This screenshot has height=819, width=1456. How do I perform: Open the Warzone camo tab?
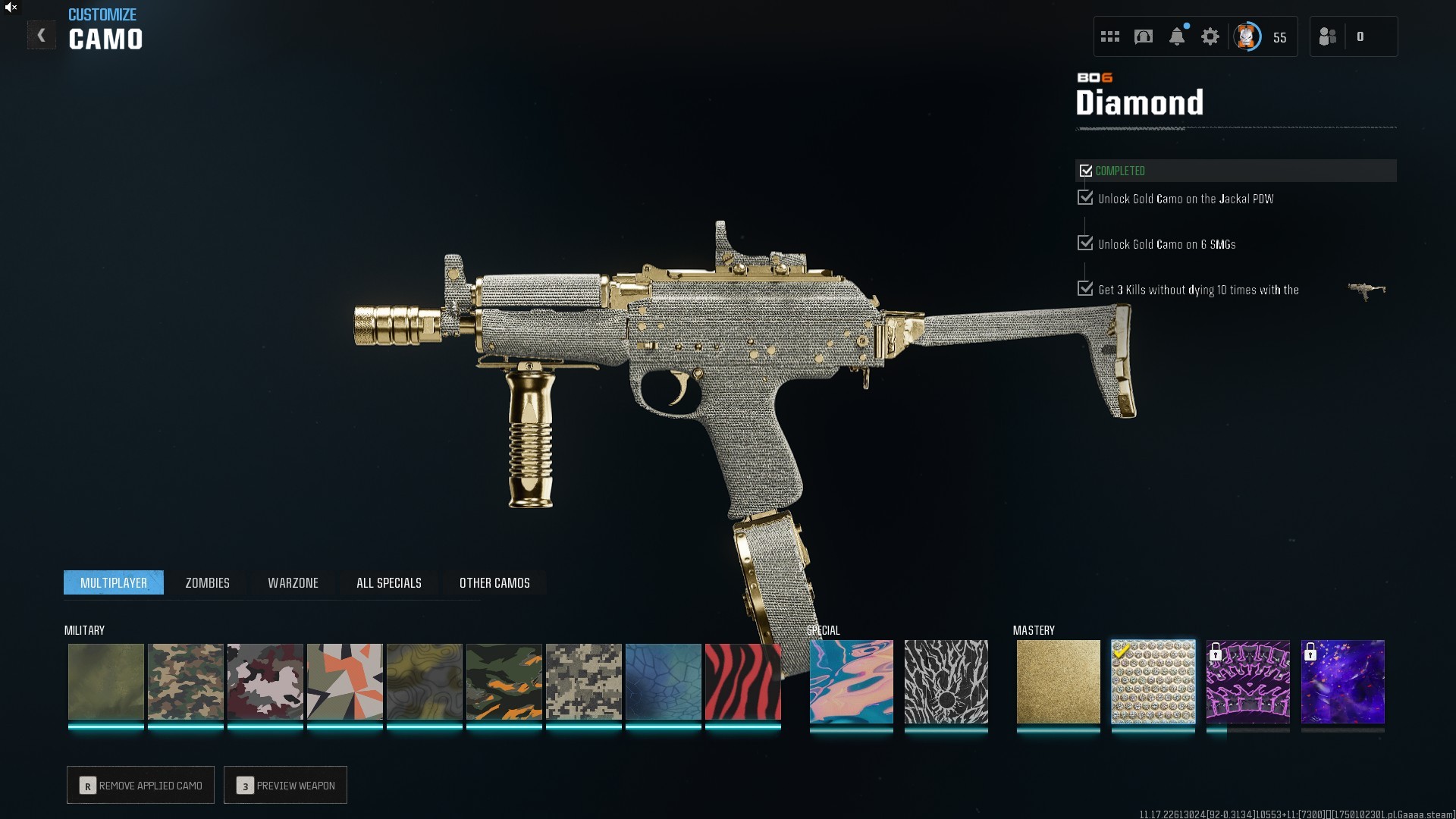[x=293, y=582]
